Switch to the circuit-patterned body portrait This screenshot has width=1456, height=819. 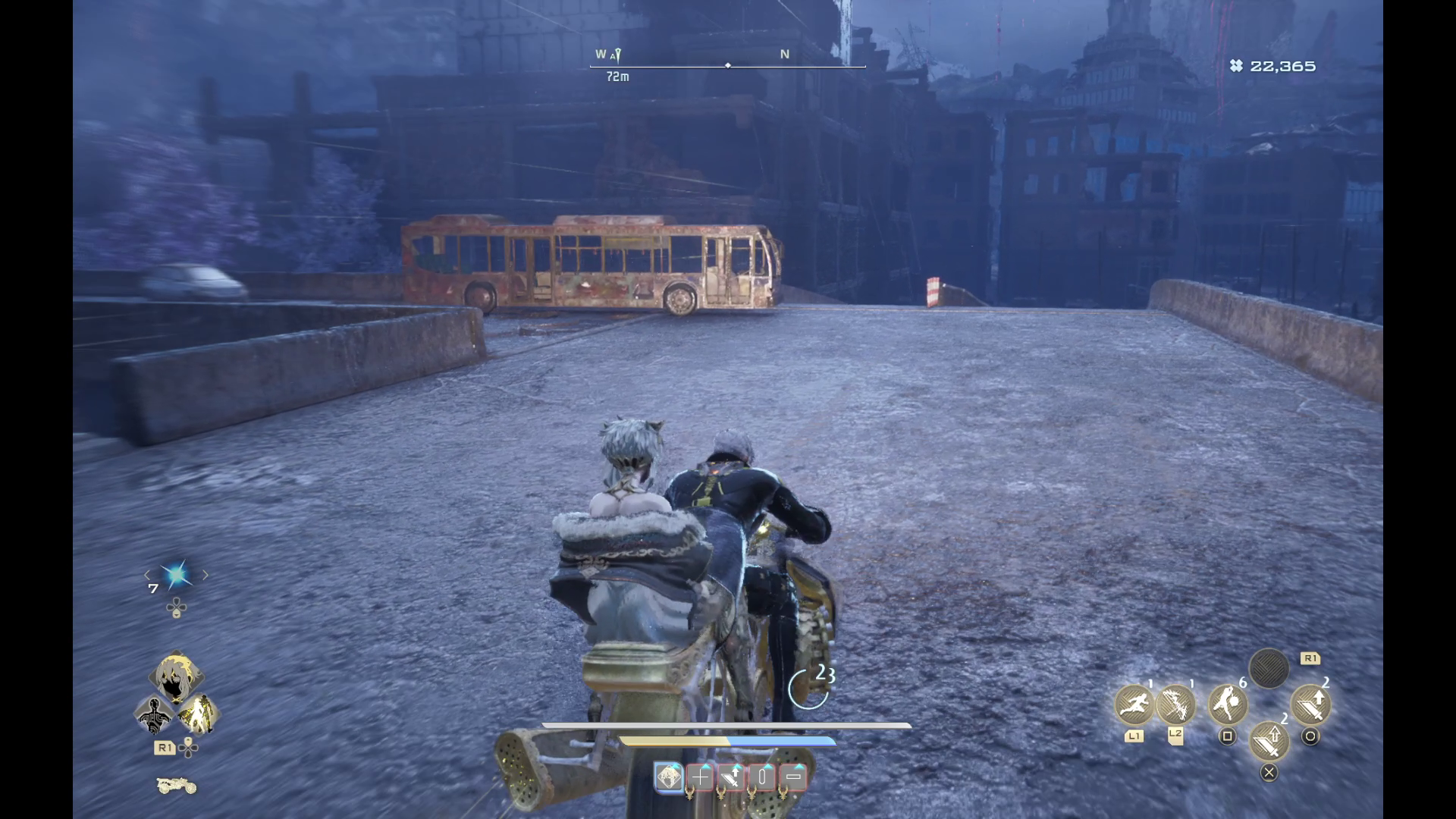pos(155,714)
